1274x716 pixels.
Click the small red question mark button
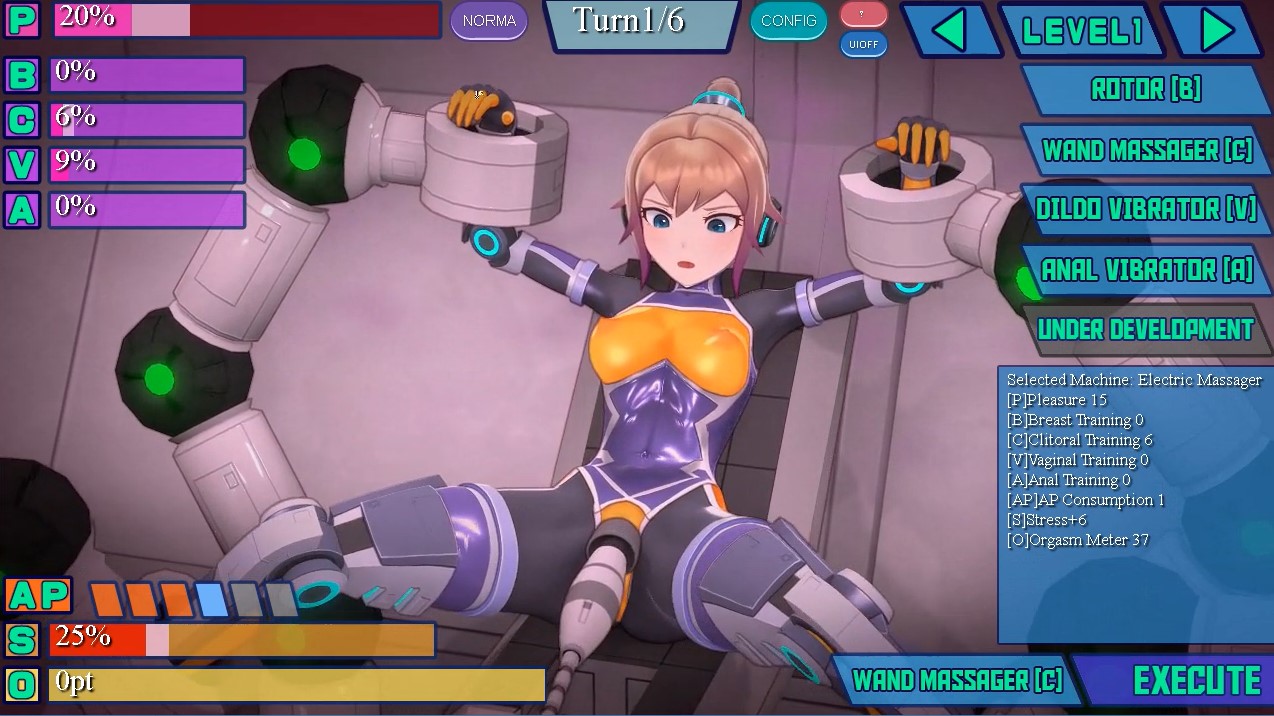click(863, 14)
